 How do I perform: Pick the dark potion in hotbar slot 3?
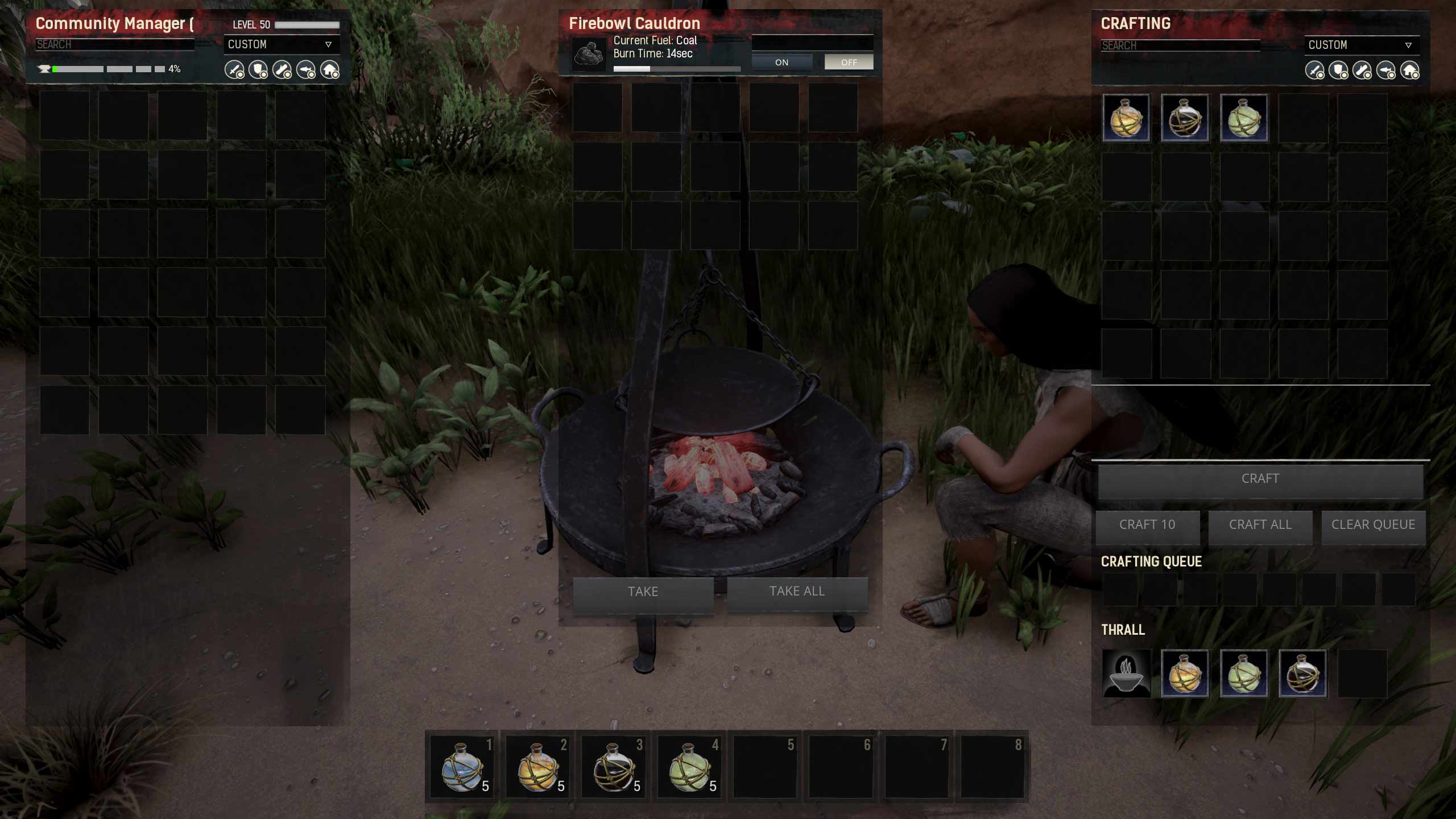613,767
